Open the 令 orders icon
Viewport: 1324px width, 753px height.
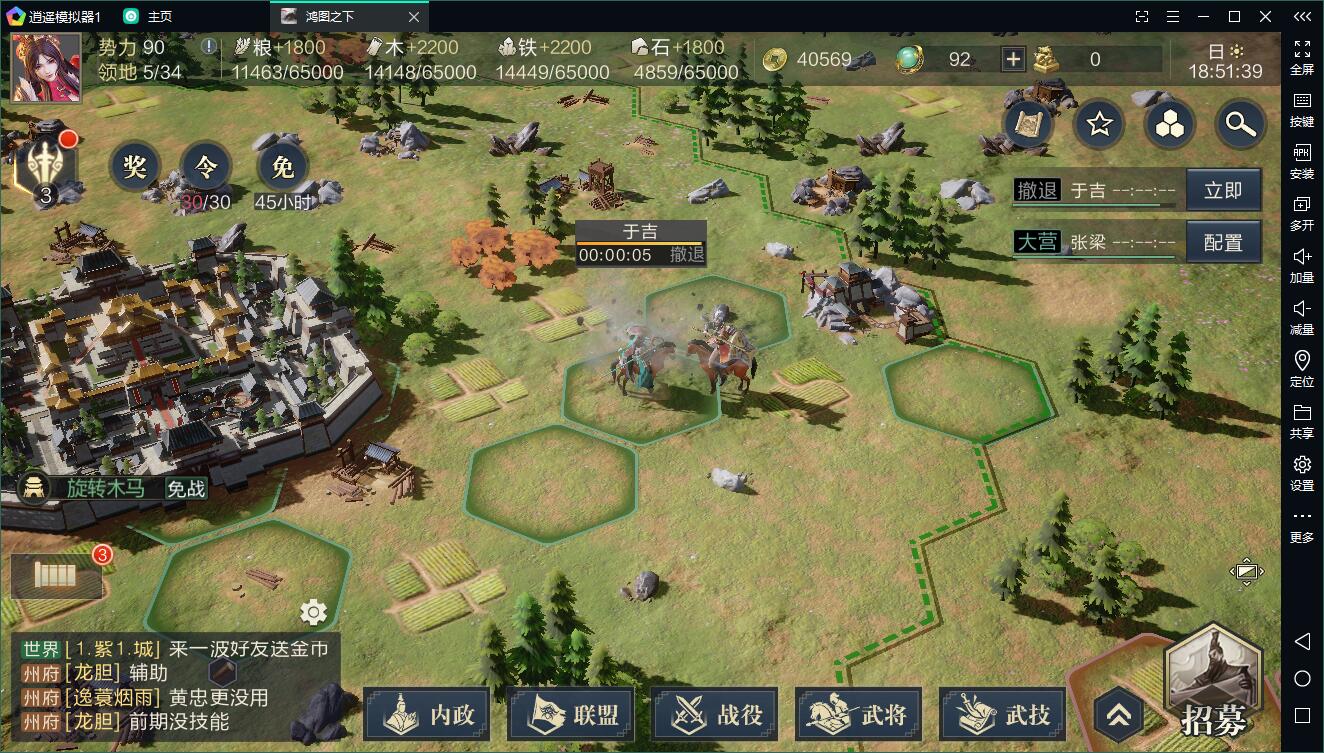click(x=206, y=167)
